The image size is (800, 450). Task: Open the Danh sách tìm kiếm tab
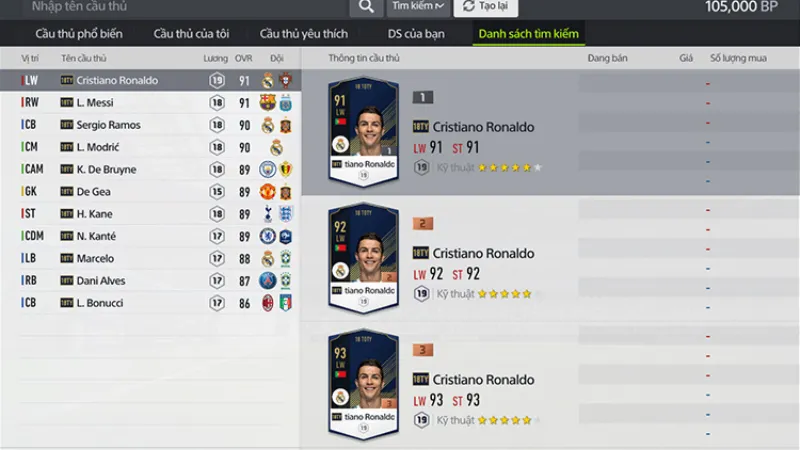click(x=529, y=34)
